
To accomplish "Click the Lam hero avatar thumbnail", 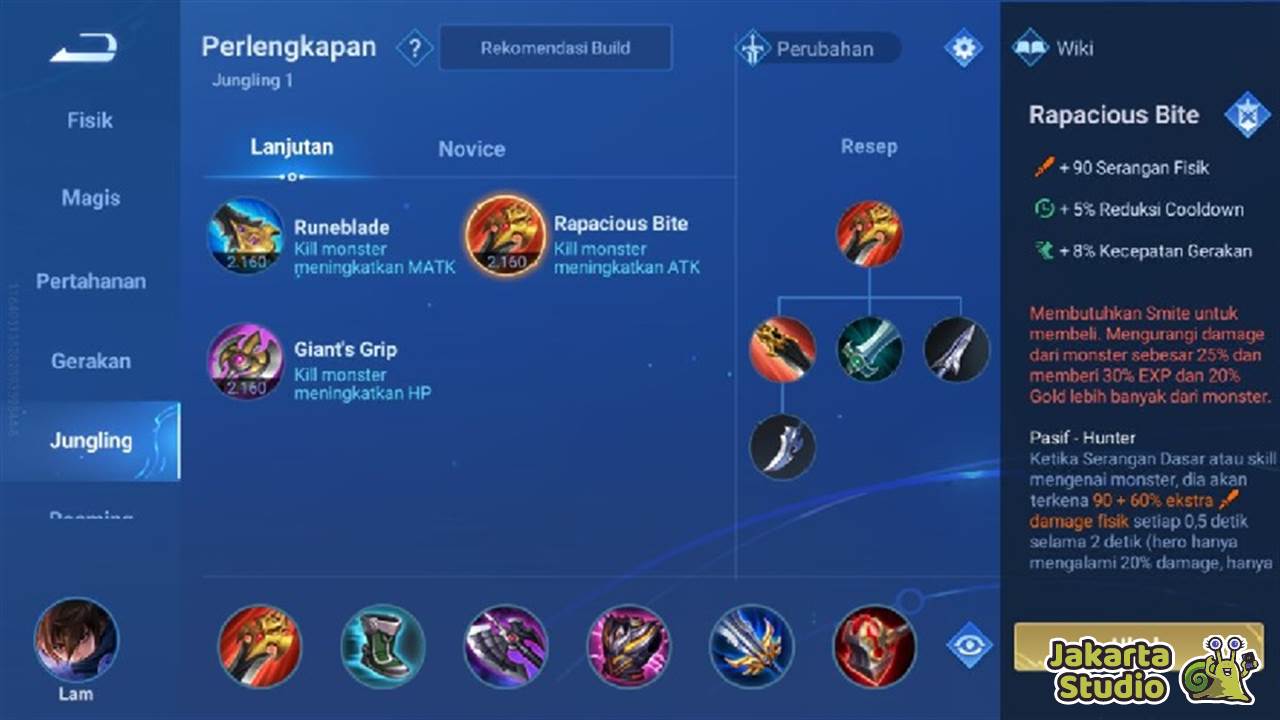I will click(75, 640).
